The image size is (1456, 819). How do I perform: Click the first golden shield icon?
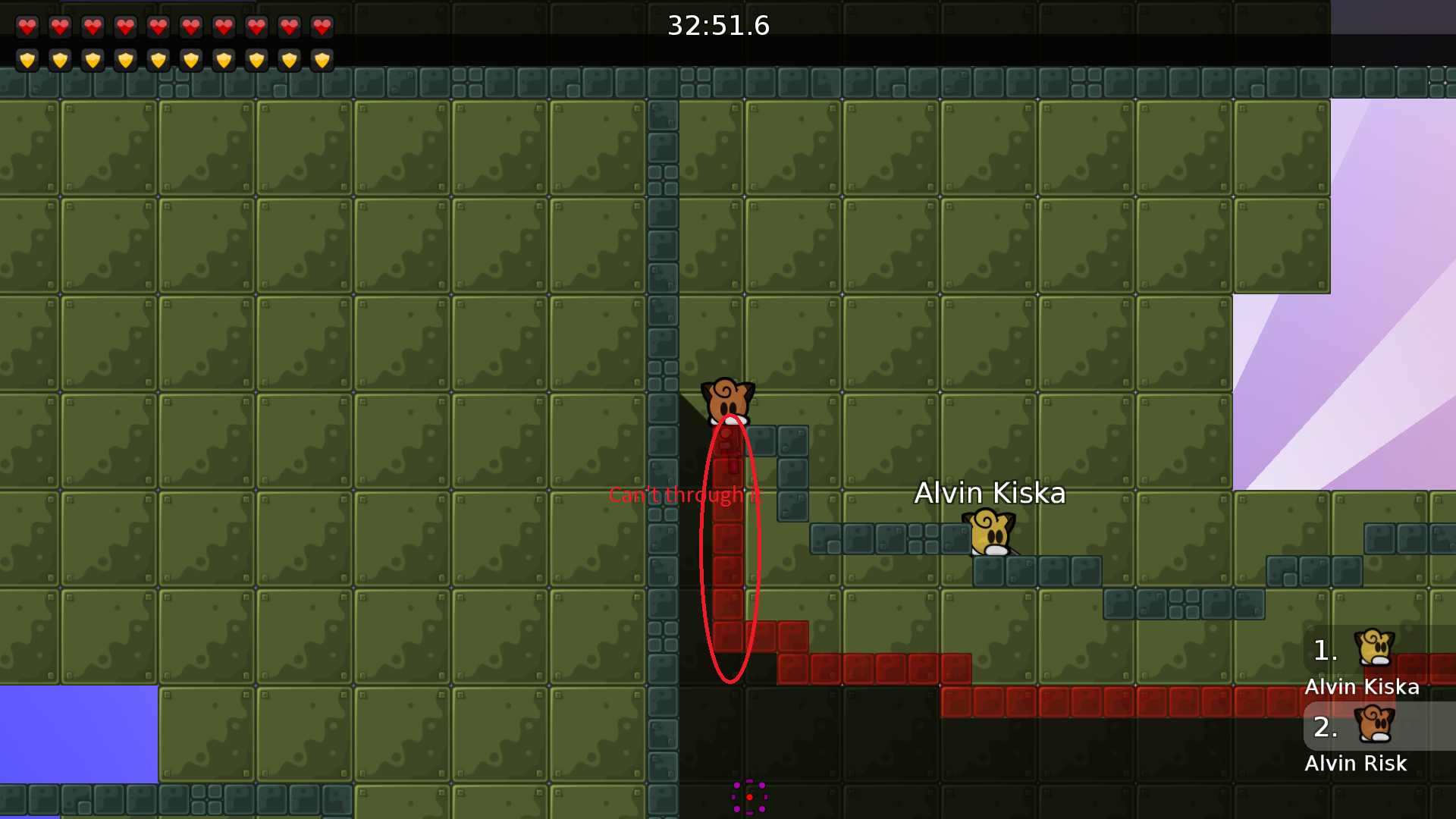(x=27, y=60)
